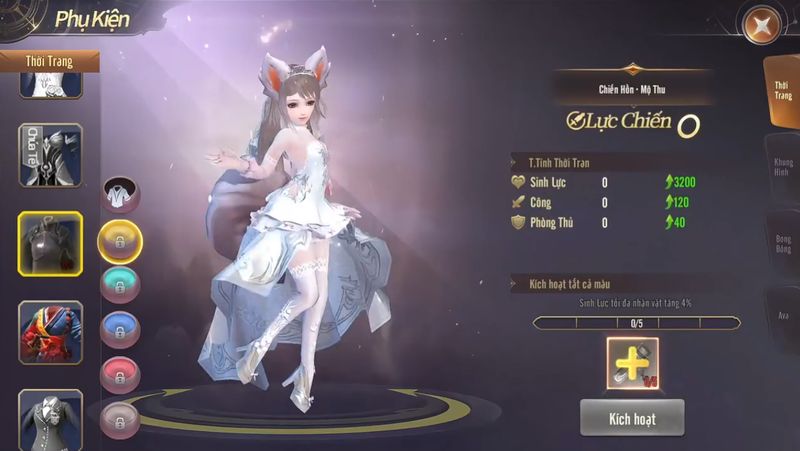Choose the locked yellow color swatch
Viewport: 800px width, 451px height.
point(120,242)
